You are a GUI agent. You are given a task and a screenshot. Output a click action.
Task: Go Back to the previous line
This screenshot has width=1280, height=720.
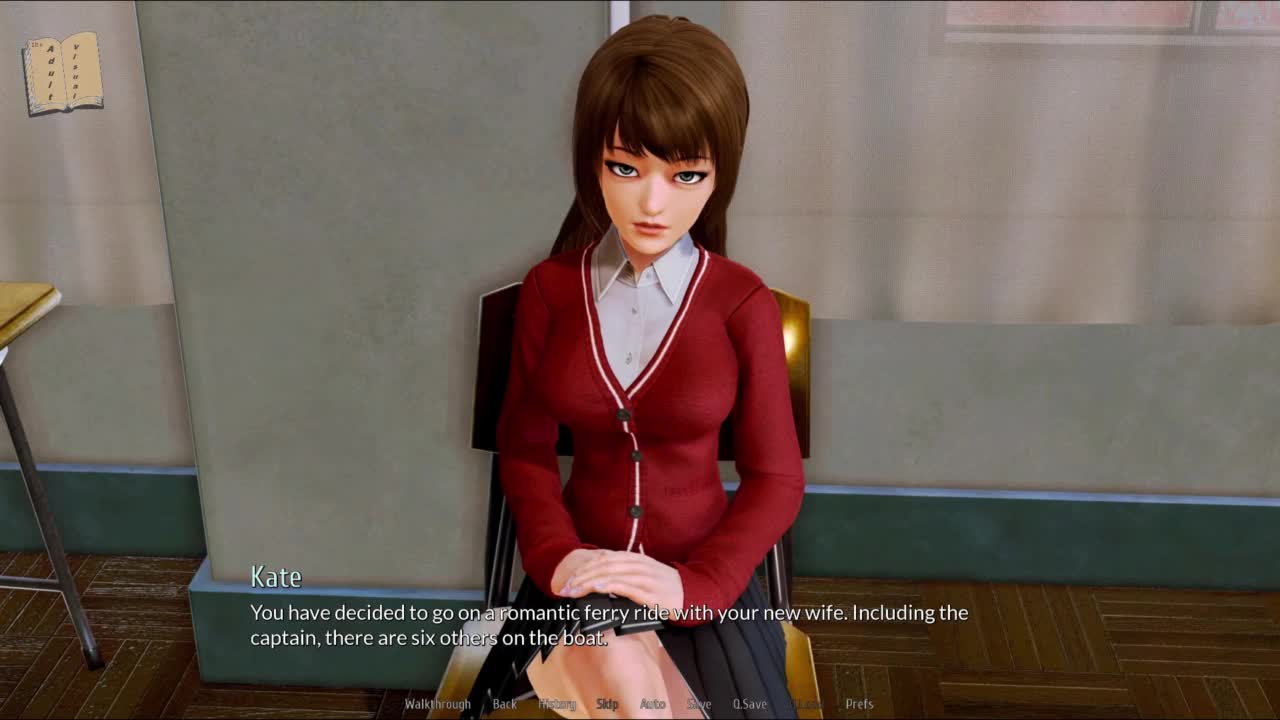505,704
